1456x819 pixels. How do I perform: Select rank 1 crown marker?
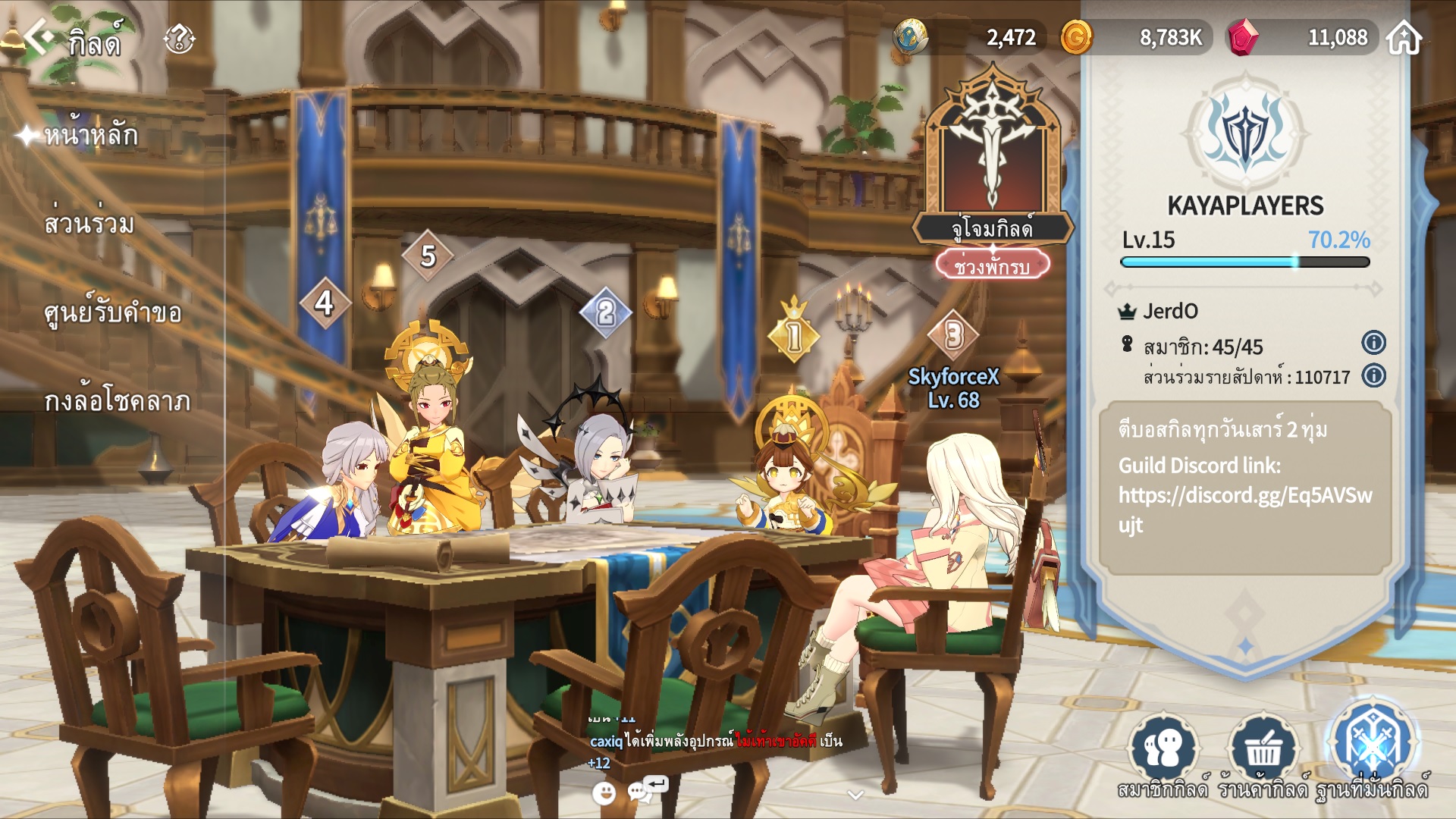794,334
